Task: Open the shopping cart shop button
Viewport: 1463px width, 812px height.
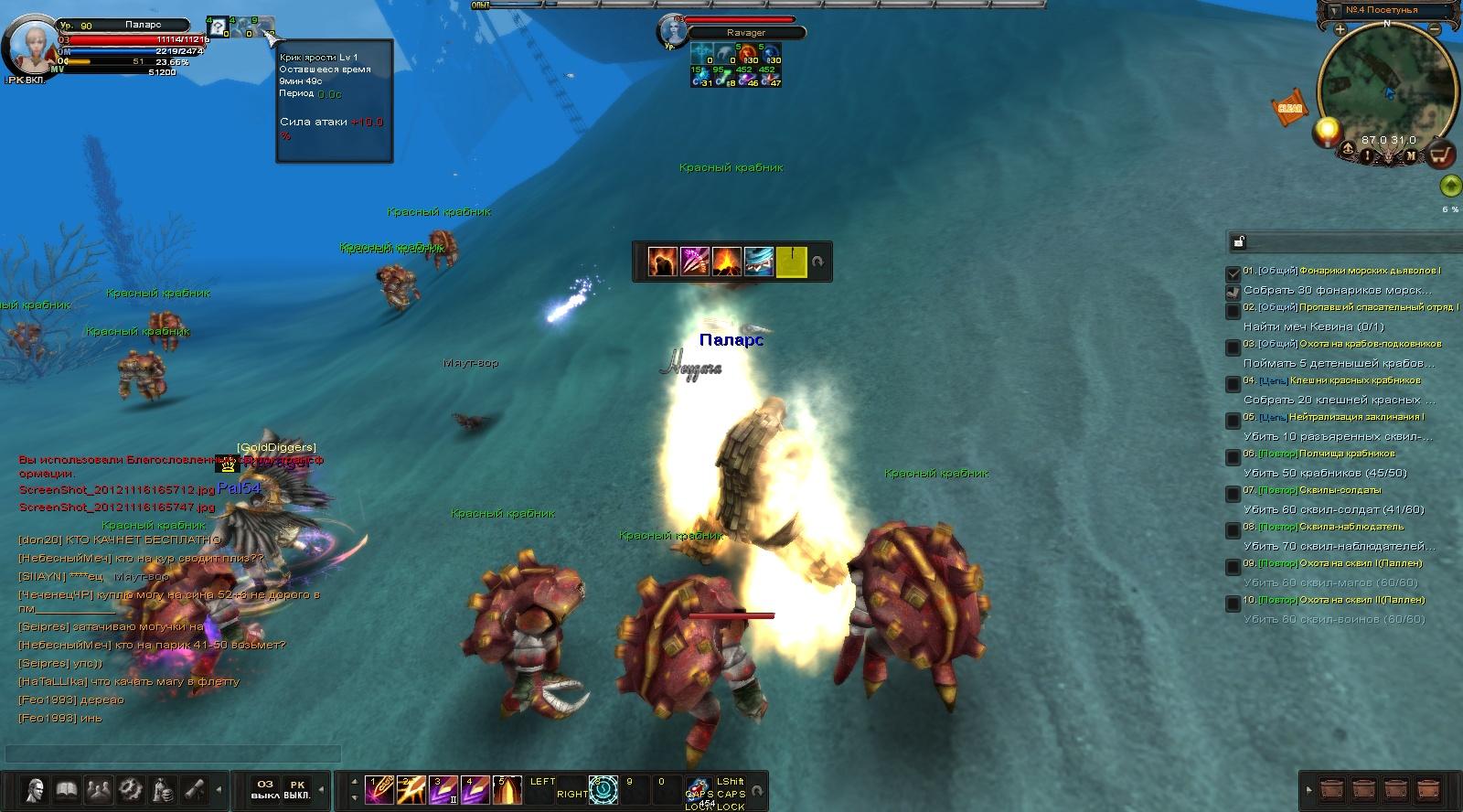Action: click(1442, 155)
